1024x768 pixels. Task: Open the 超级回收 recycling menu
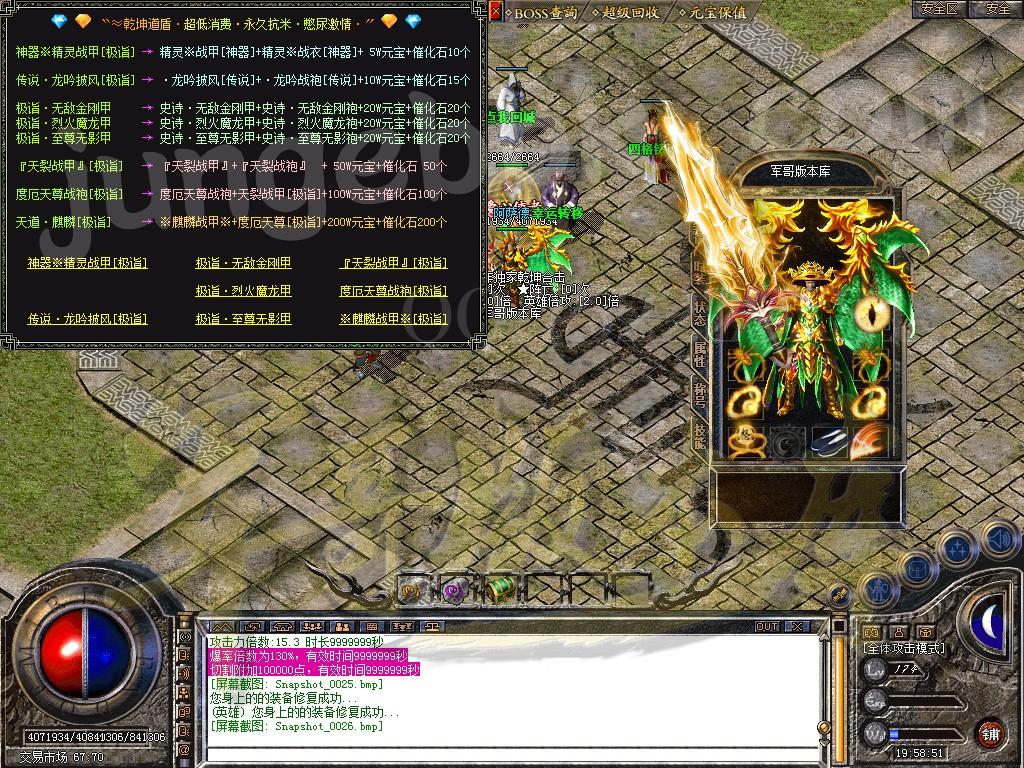[629, 12]
